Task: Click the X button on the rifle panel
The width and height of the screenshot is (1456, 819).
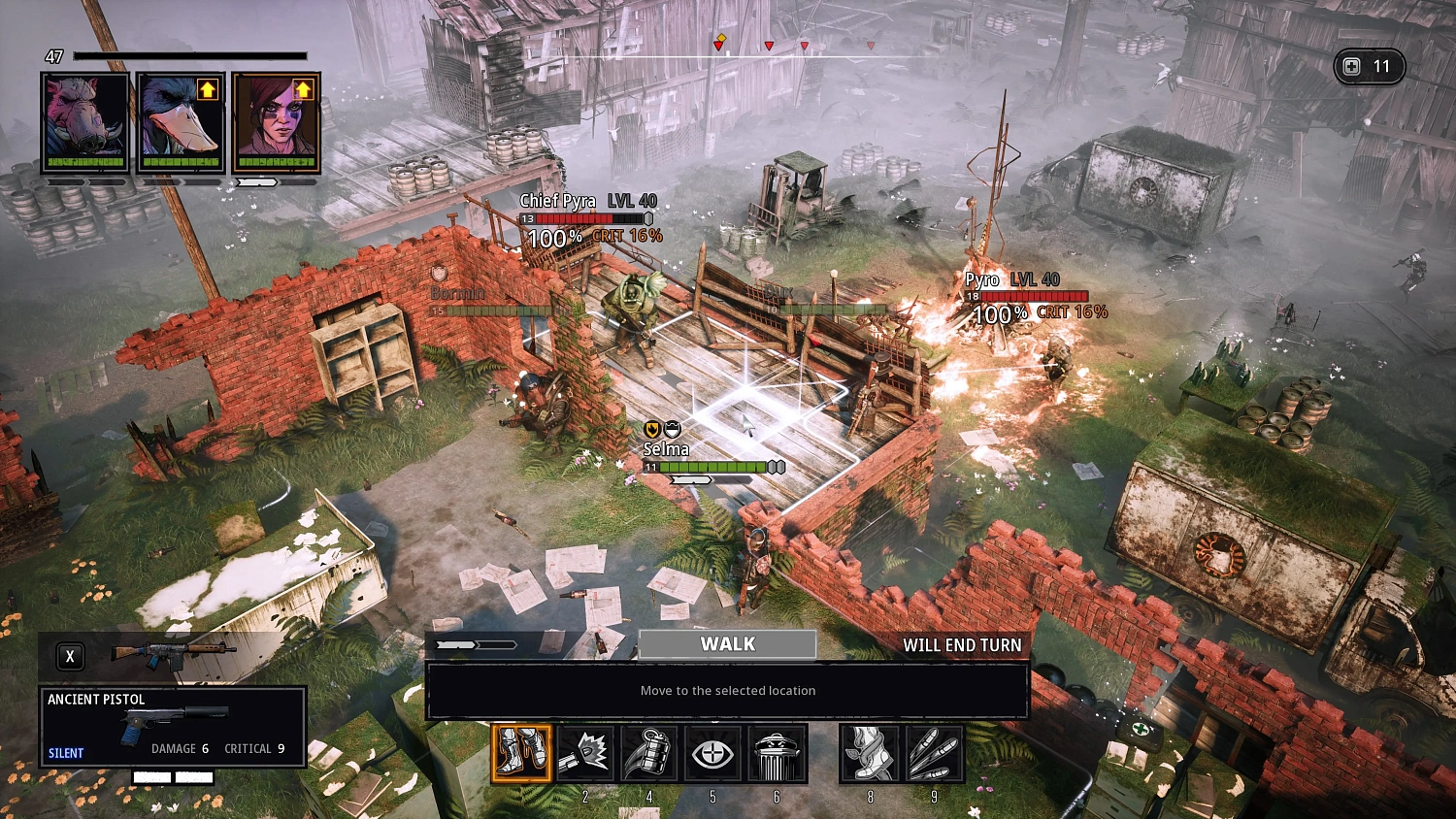Action: click(x=69, y=656)
